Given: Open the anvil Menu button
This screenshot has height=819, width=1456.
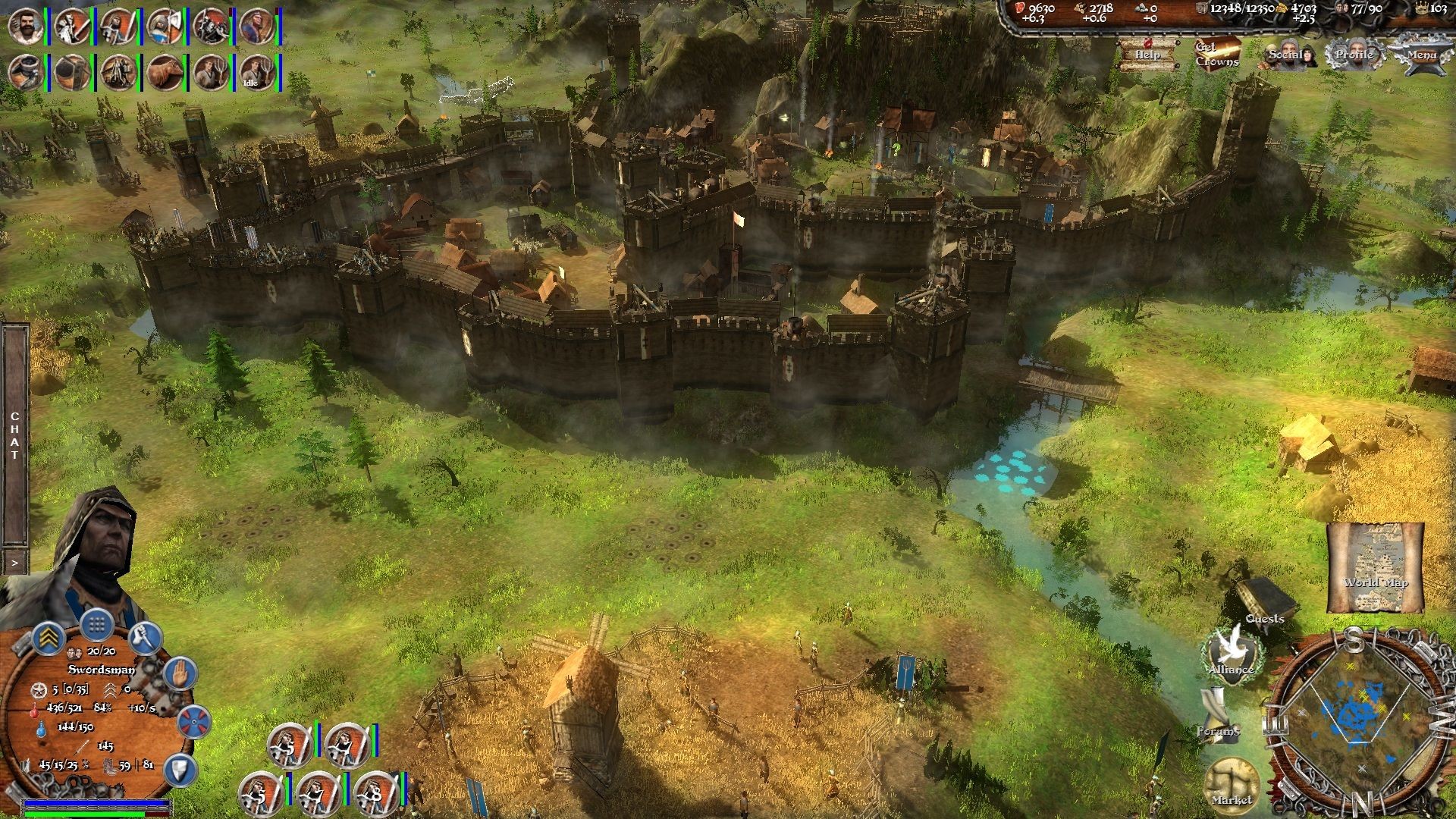Looking at the screenshot, I should point(1421,55).
